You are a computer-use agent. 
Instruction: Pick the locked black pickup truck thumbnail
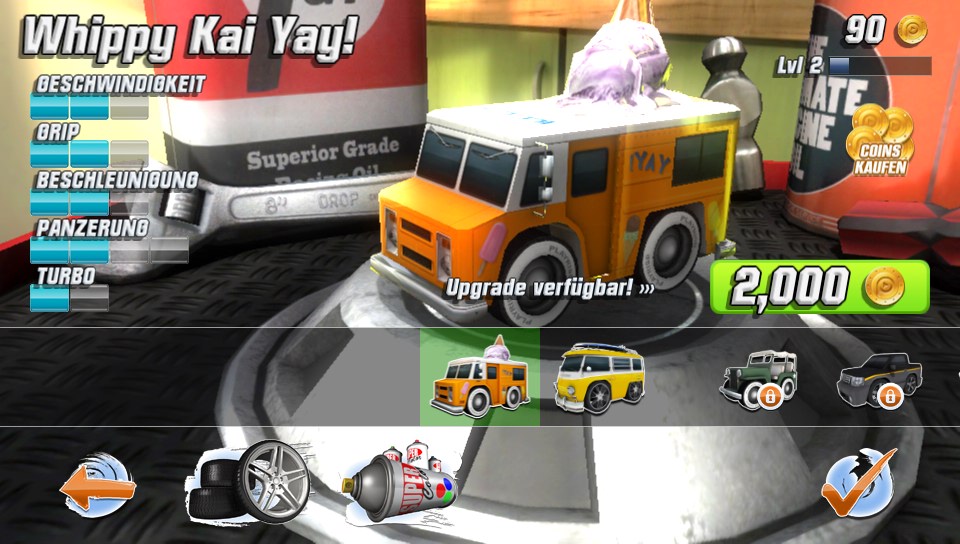(878, 379)
